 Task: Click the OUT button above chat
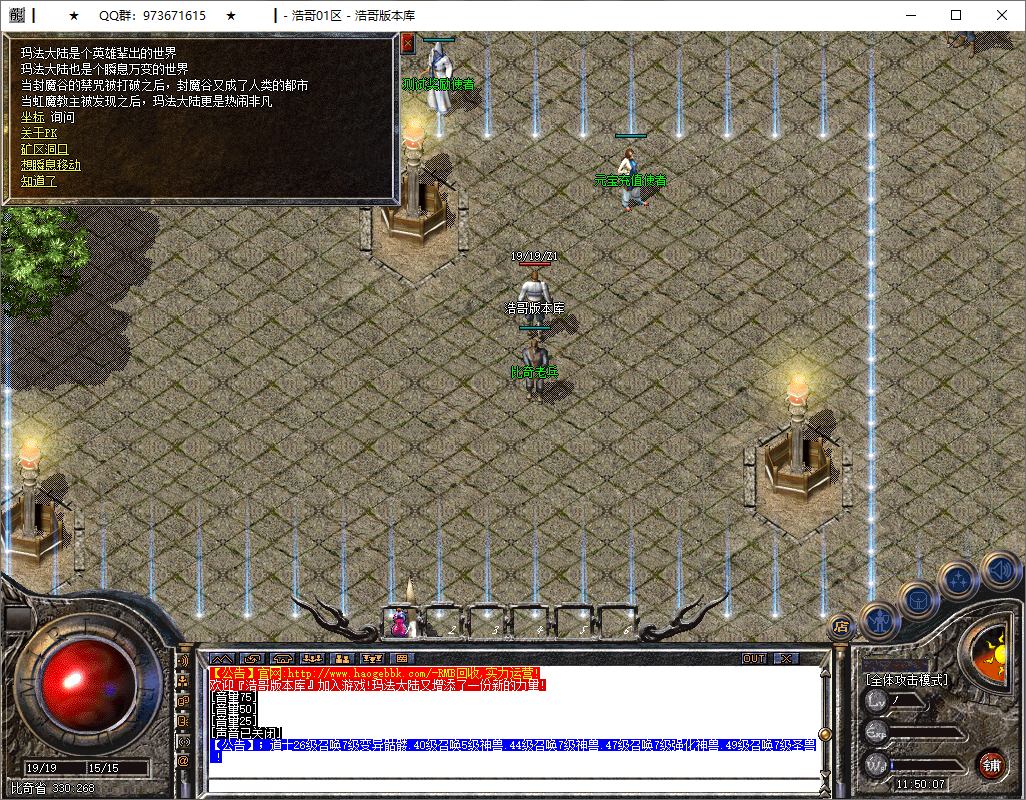click(x=754, y=658)
